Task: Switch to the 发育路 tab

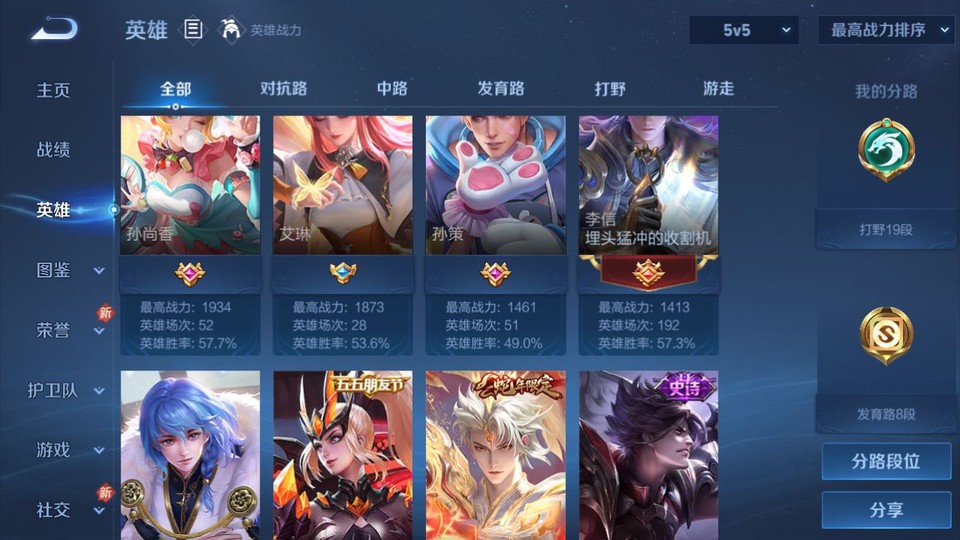Action: pos(501,89)
